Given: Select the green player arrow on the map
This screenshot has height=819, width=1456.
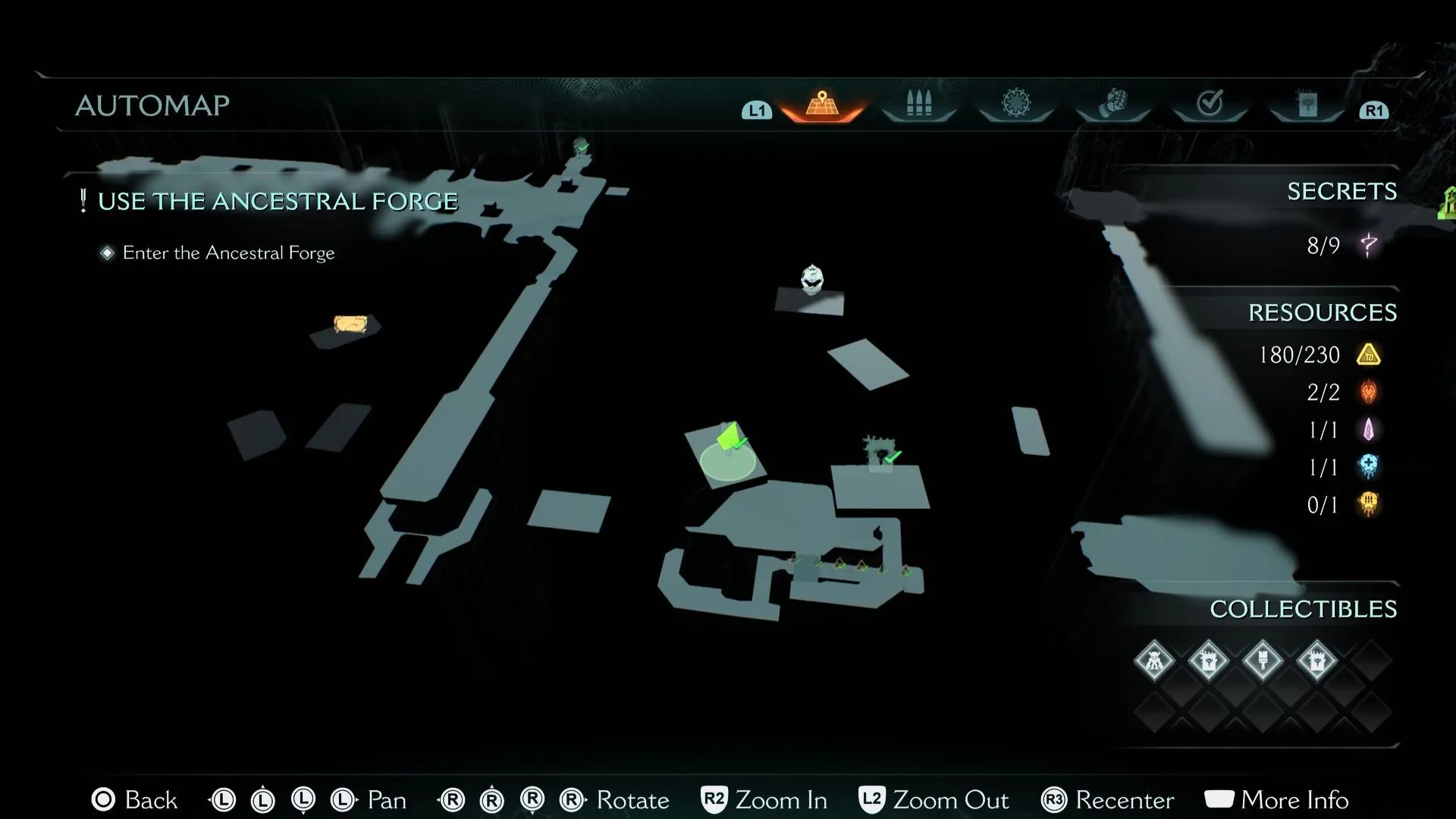Looking at the screenshot, I should click(730, 439).
